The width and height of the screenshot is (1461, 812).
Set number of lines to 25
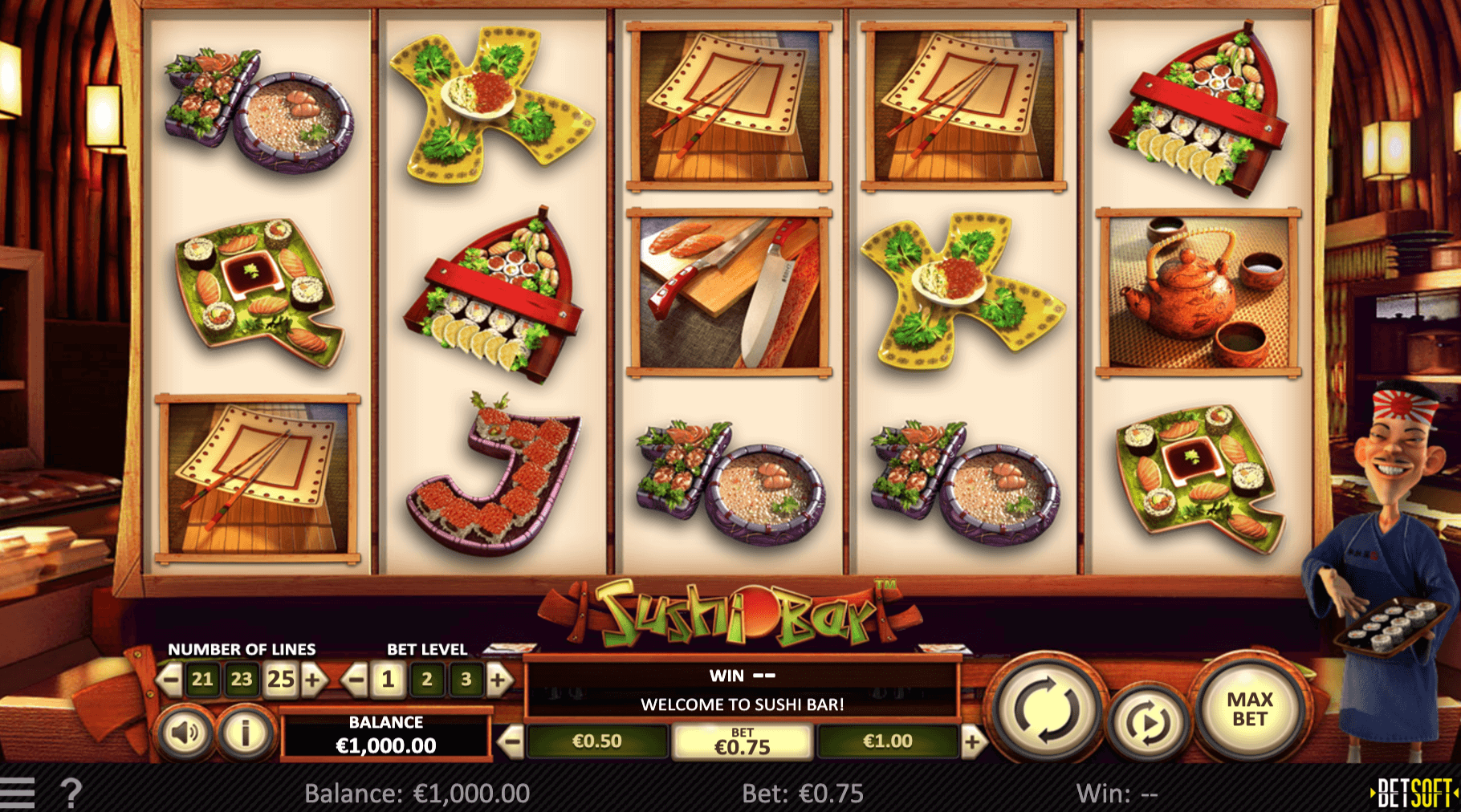pos(281,680)
